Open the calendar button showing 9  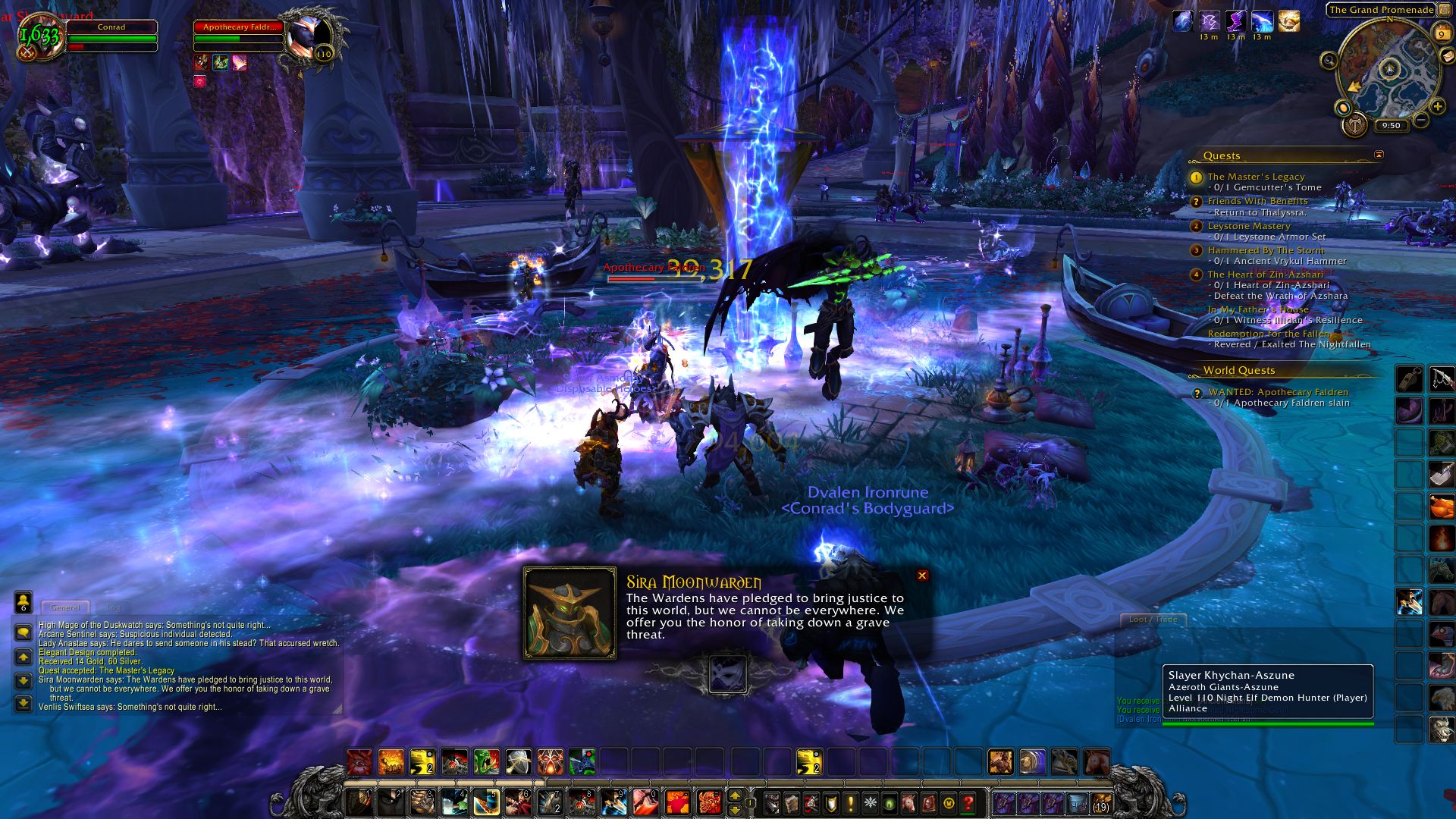tap(1442, 34)
